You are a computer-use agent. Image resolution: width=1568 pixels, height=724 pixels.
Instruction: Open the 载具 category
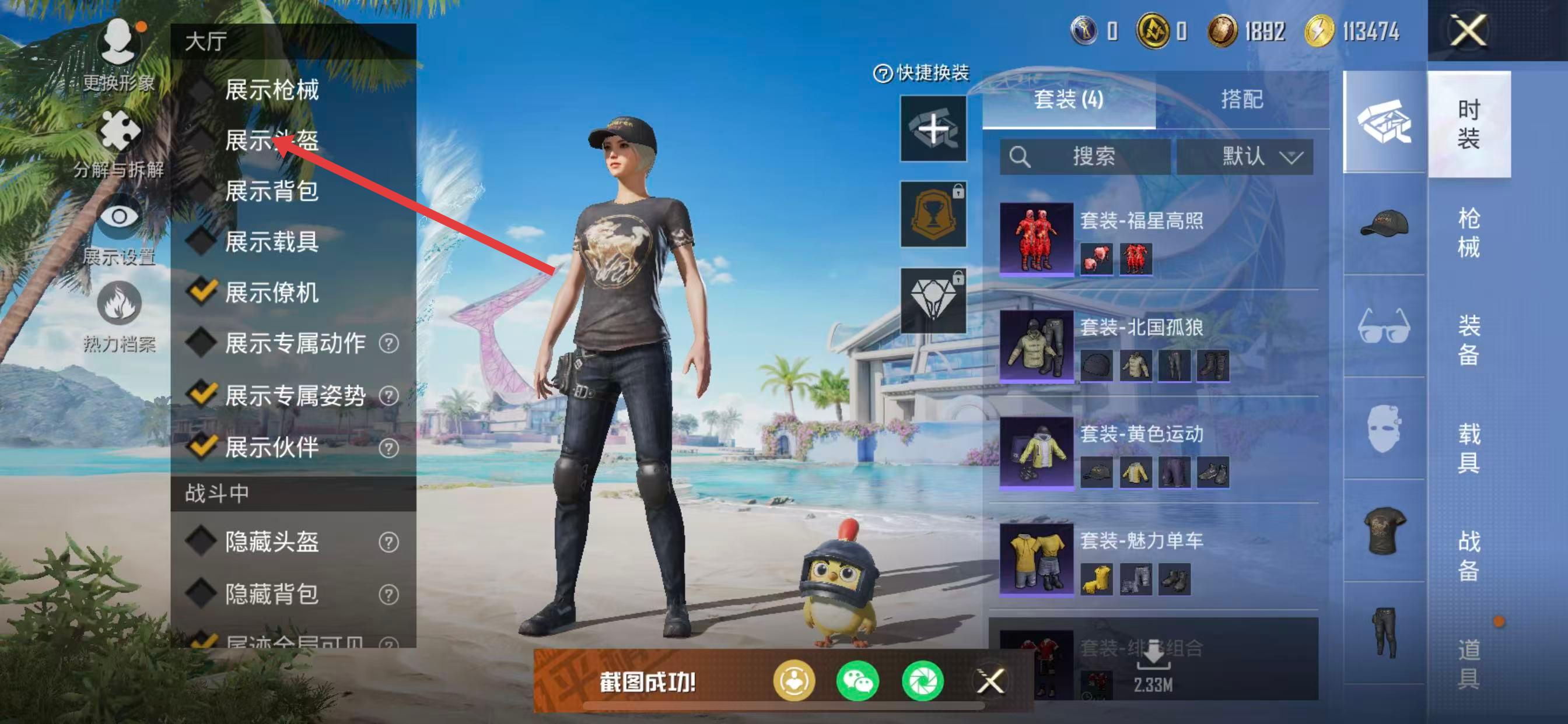(1468, 448)
